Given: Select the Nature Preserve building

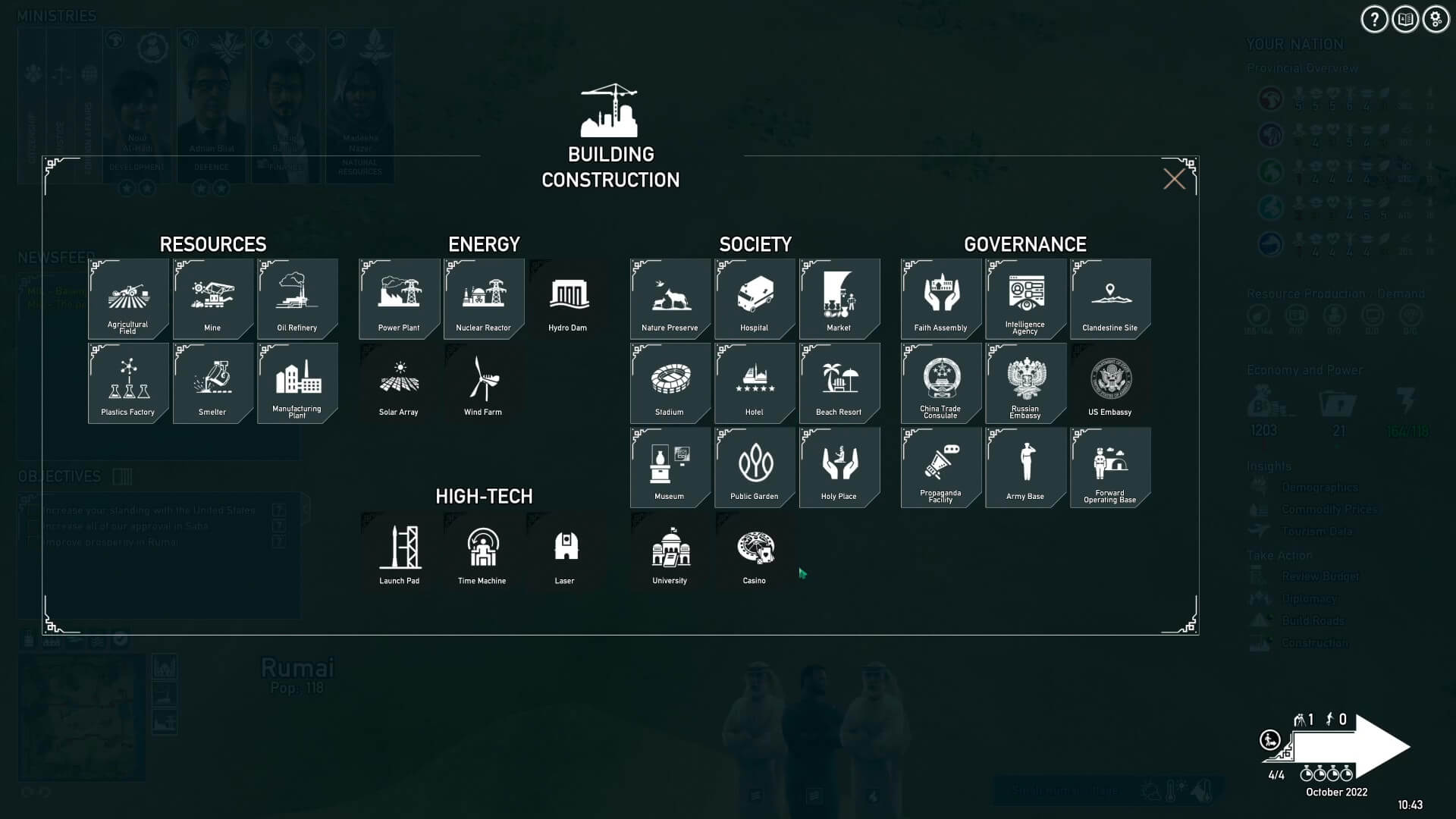Looking at the screenshot, I should (x=670, y=298).
